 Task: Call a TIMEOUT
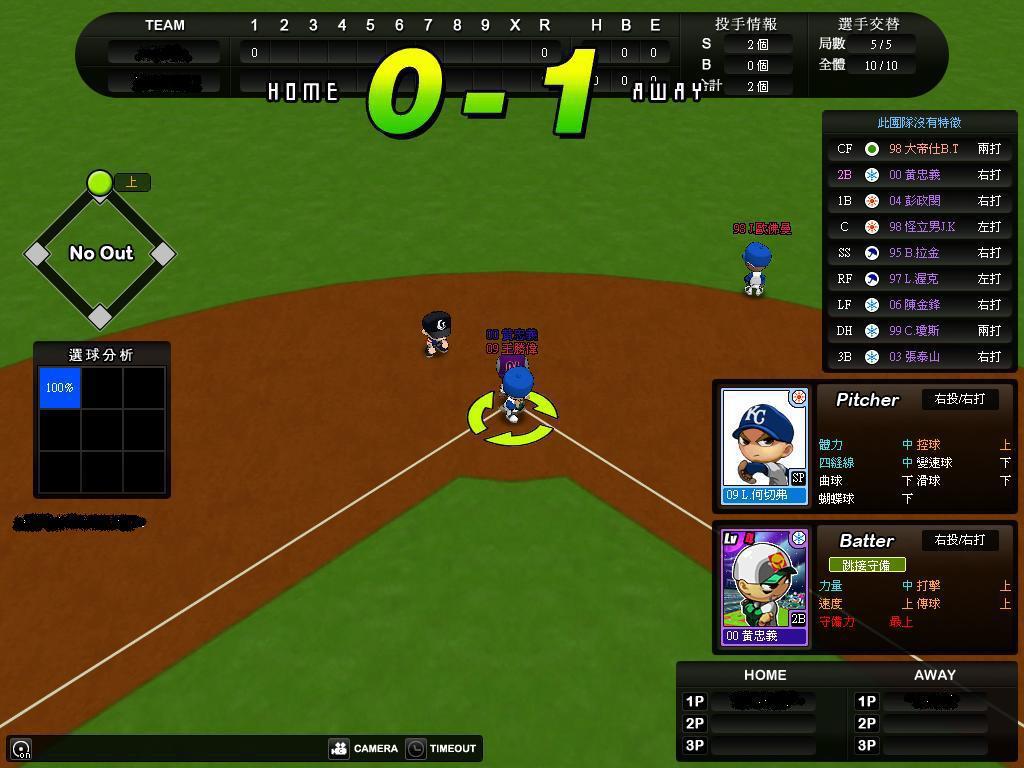(x=441, y=748)
